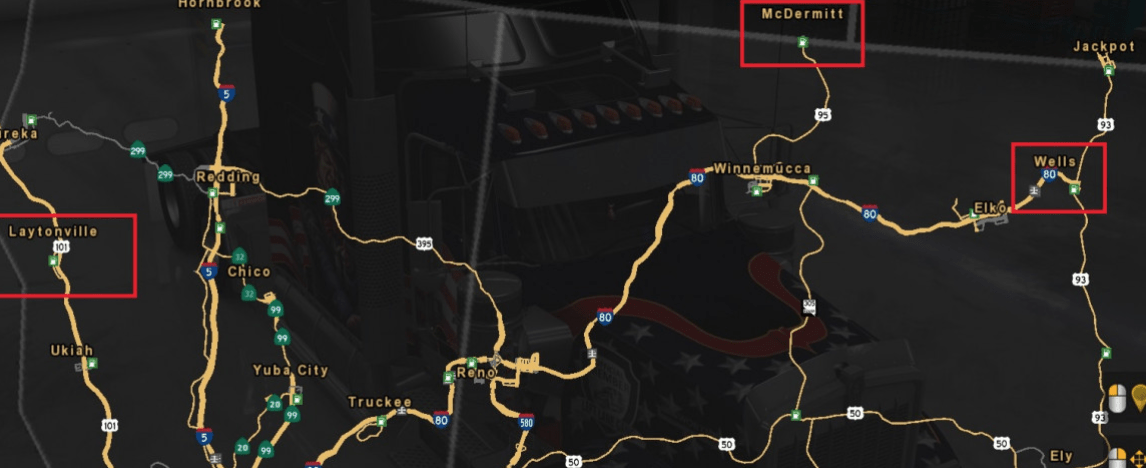Click the Redding city label

[x=228, y=177]
